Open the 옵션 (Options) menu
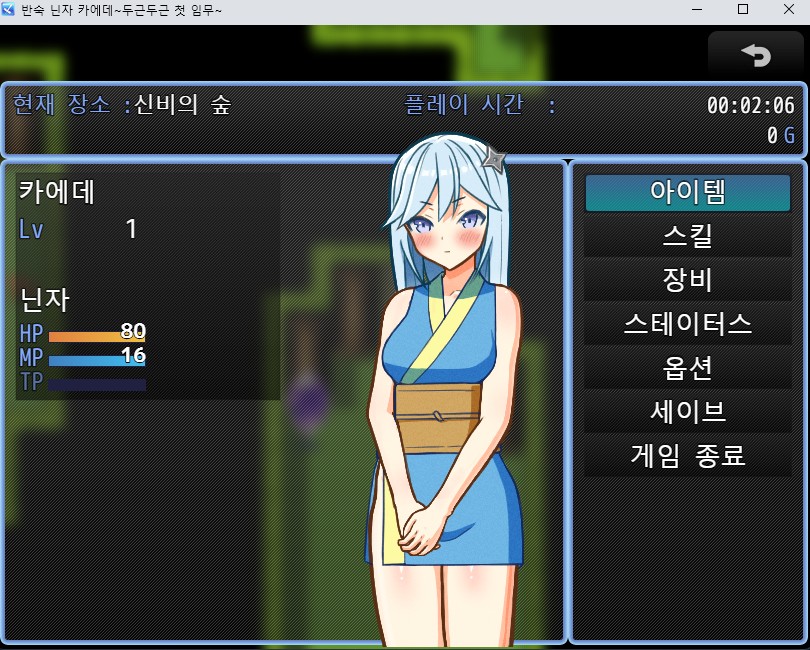 (x=687, y=369)
